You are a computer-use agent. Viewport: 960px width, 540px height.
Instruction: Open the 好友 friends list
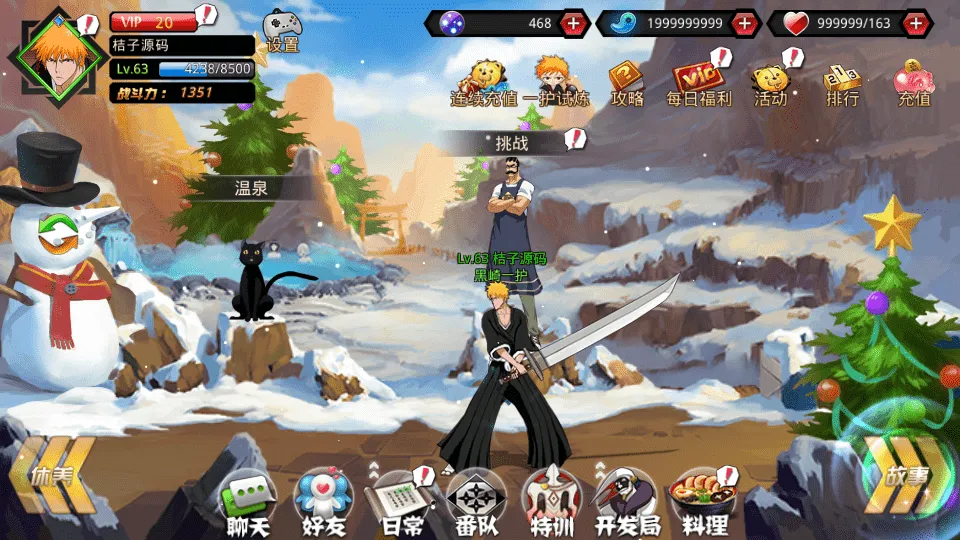[x=323, y=501]
